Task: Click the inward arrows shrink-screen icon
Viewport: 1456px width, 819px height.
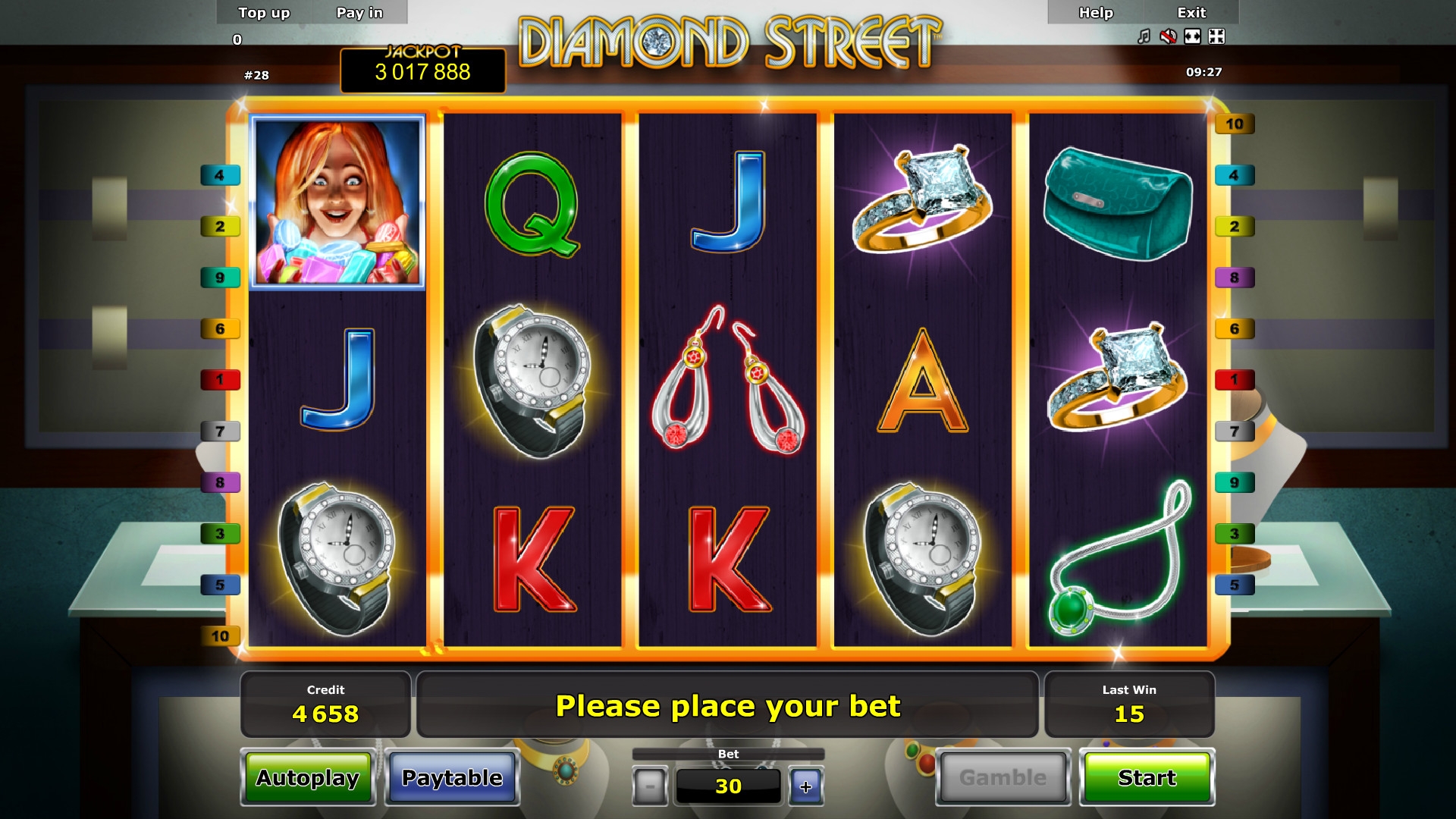Action: coord(1216,36)
